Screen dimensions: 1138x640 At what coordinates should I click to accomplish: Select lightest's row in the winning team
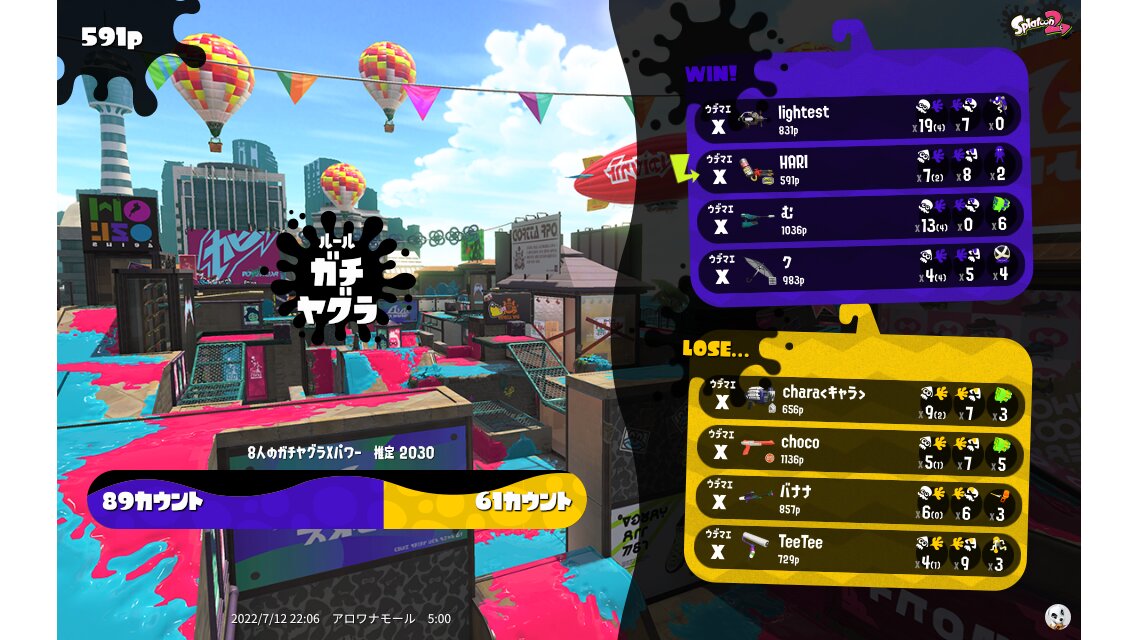[858, 118]
